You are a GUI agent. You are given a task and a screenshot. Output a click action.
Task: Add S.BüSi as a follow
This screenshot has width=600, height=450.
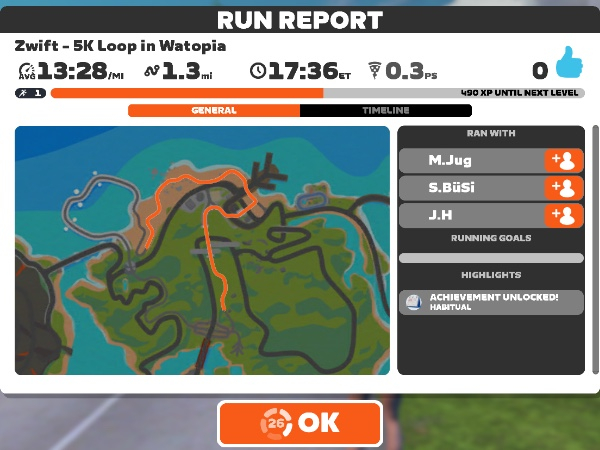[x=563, y=188]
